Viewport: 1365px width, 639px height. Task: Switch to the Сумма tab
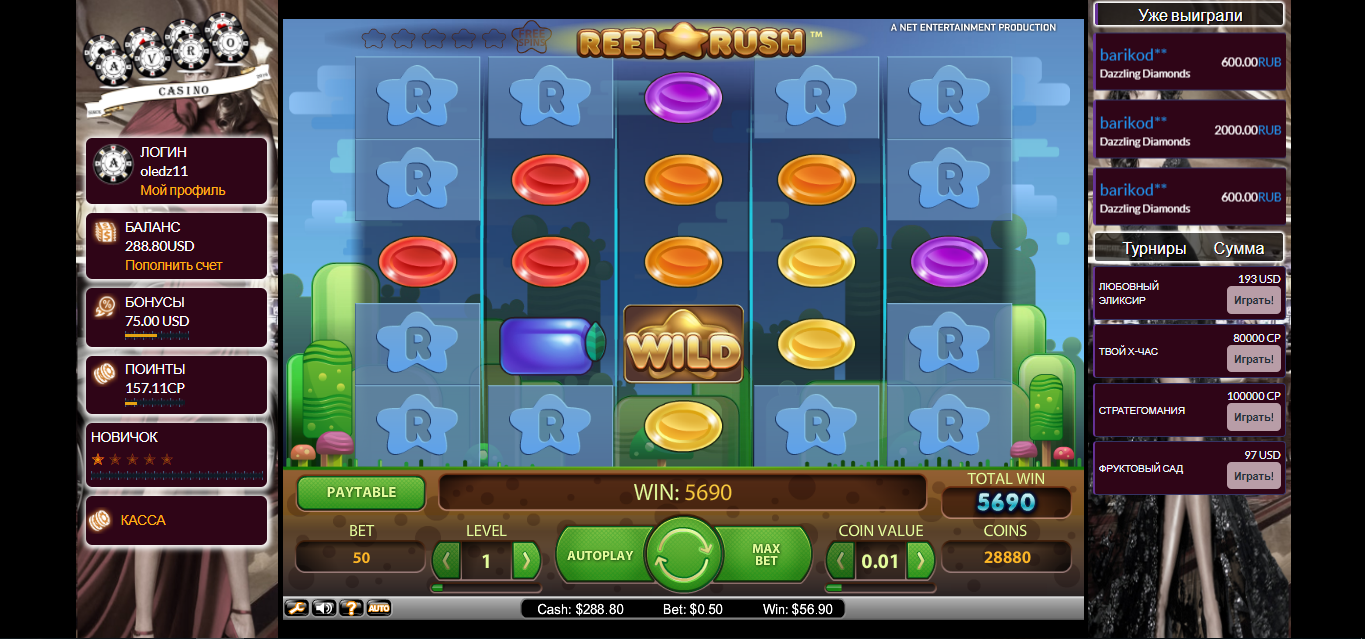[x=1239, y=248]
